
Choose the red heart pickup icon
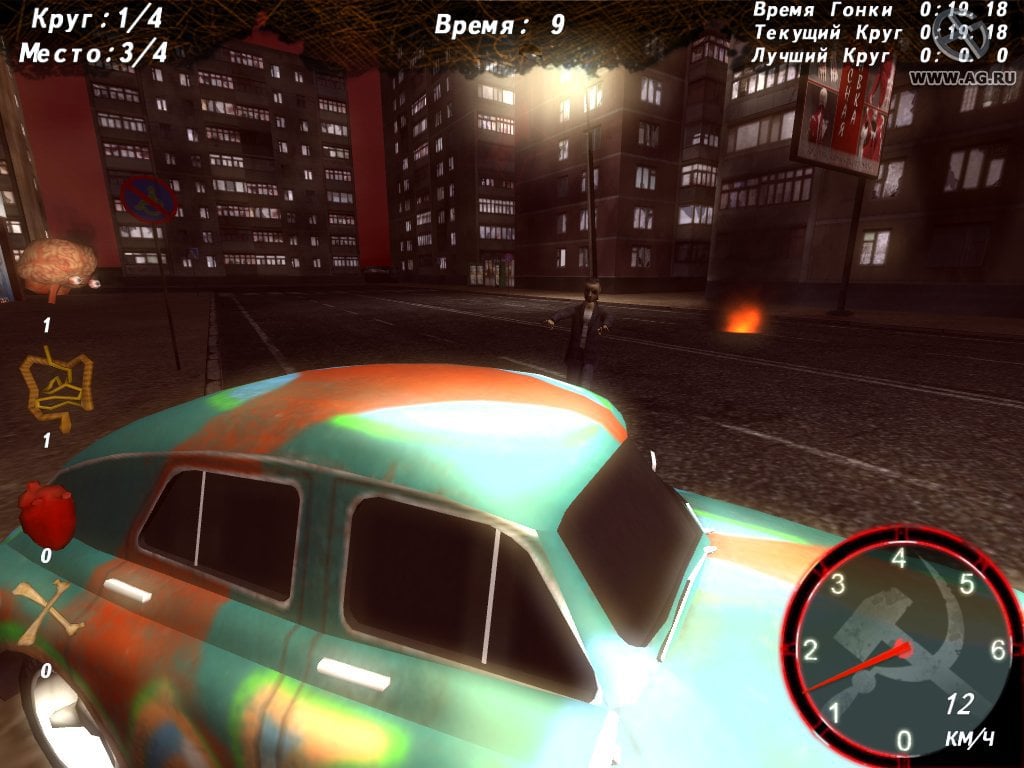(47, 514)
